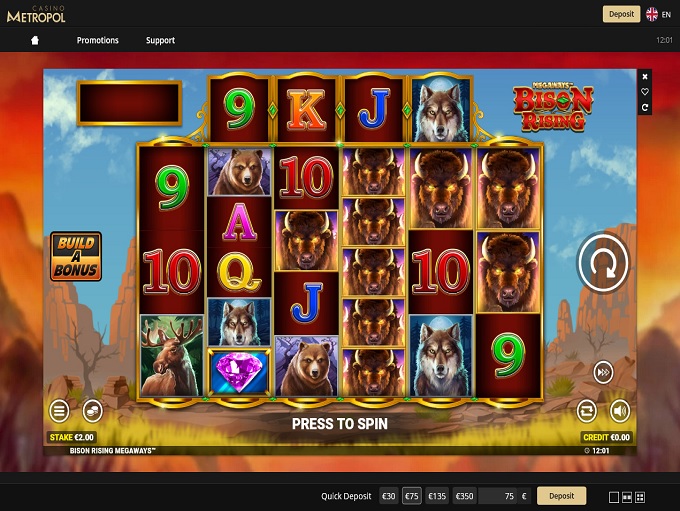
Task: Spin the reels with the circular arrow button
Action: coord(603,263)
